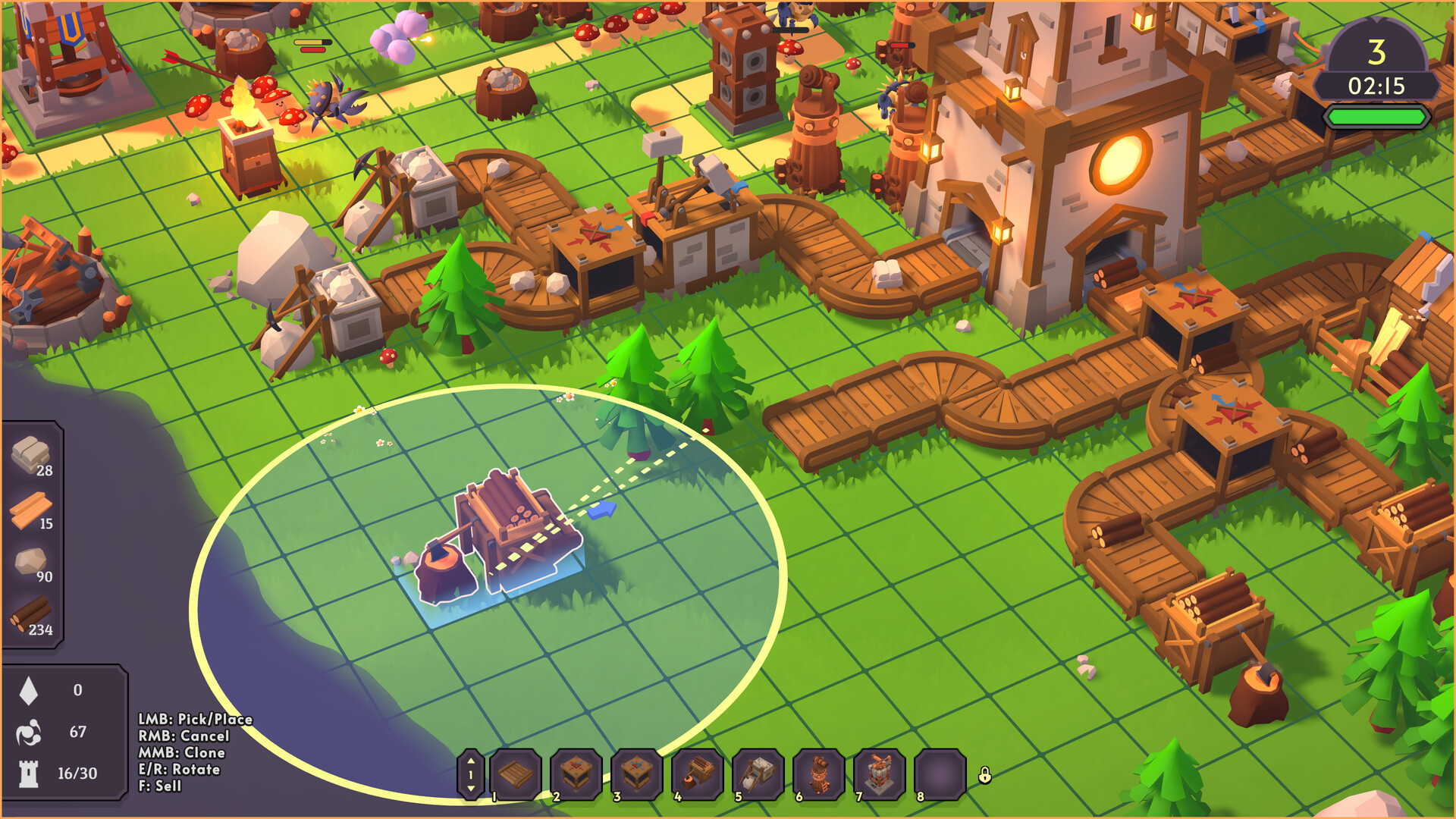Viewport: 1456px width, 819px height.
Task: Click the up arrow on the hotbar page selector
Action: point(472,762)
